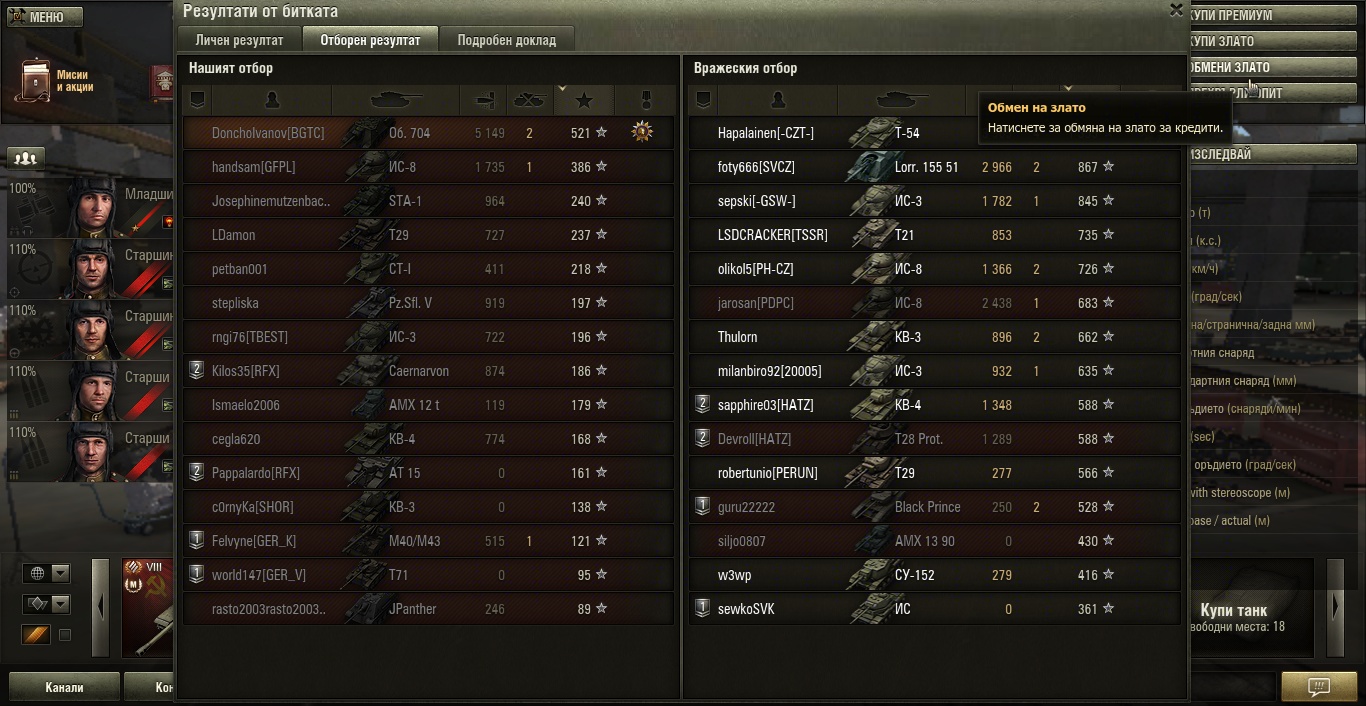The width and height of the screenshot is (1366, 706).
Task: Select player handsam[GFPL] row
Action: 253,167
